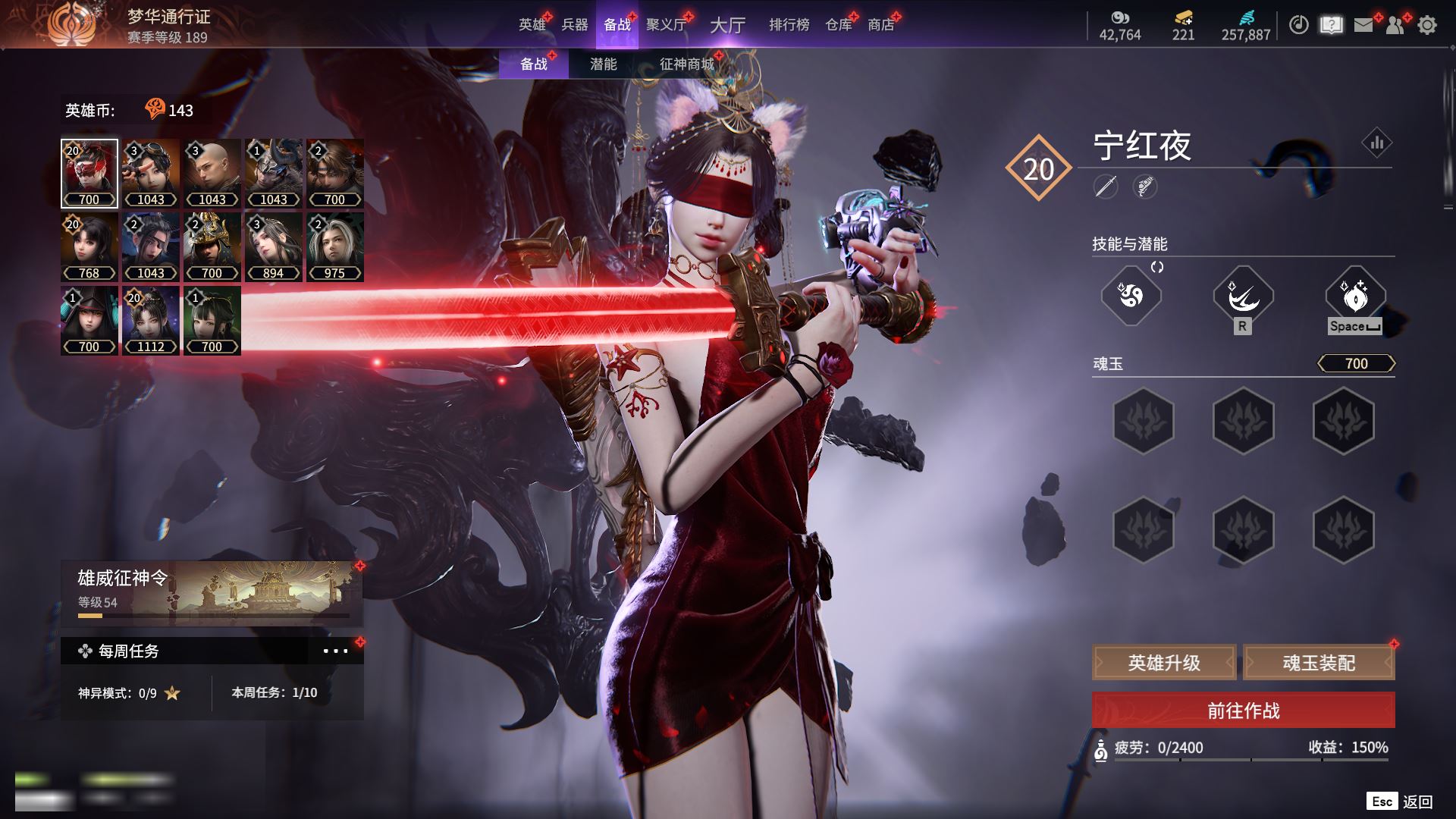The height and width of the screenshot is (819, 1456).
Task: Expand weekly tasks with the three-dot button
Action: coord(335,651)
